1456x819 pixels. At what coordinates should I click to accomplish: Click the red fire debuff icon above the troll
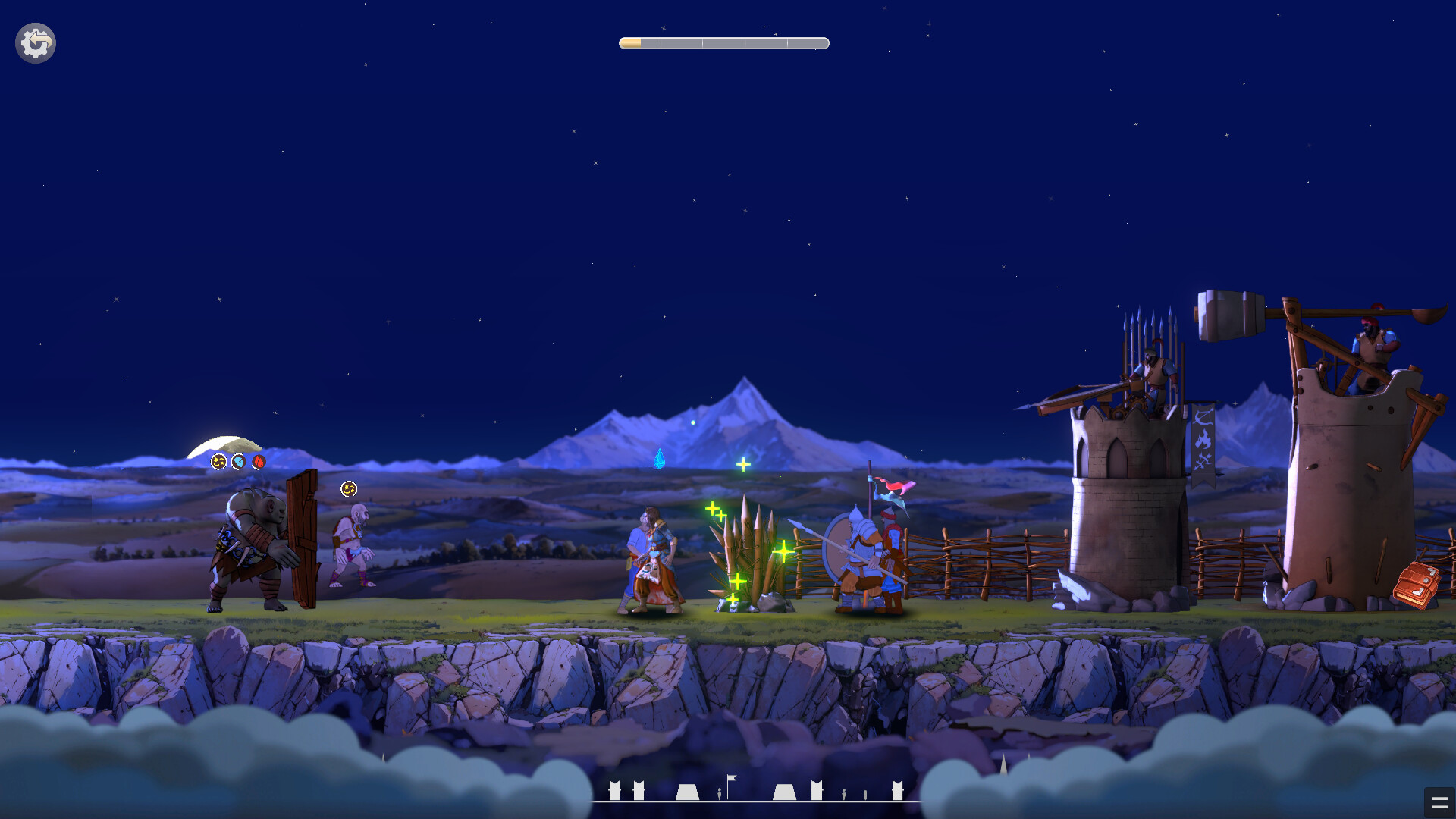click(x=258, y=461)
